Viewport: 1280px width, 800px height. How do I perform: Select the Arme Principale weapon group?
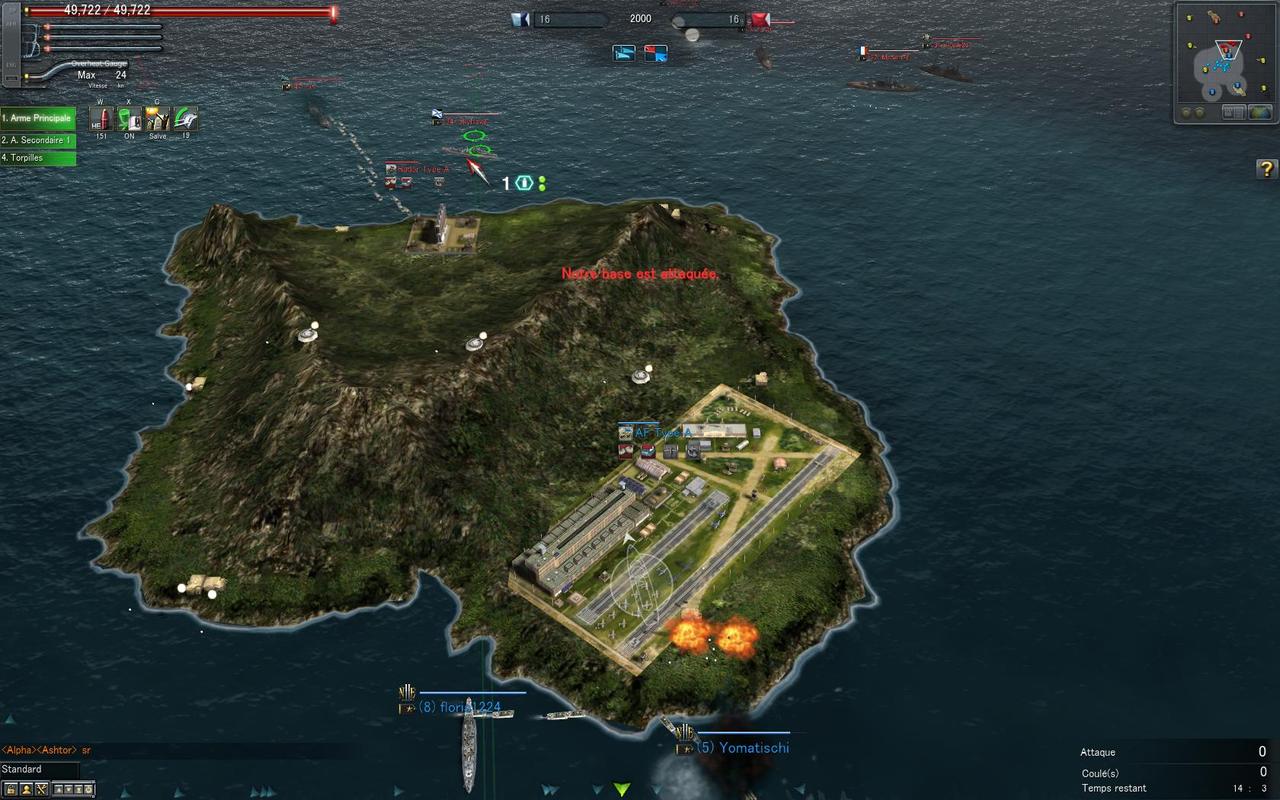38,118
